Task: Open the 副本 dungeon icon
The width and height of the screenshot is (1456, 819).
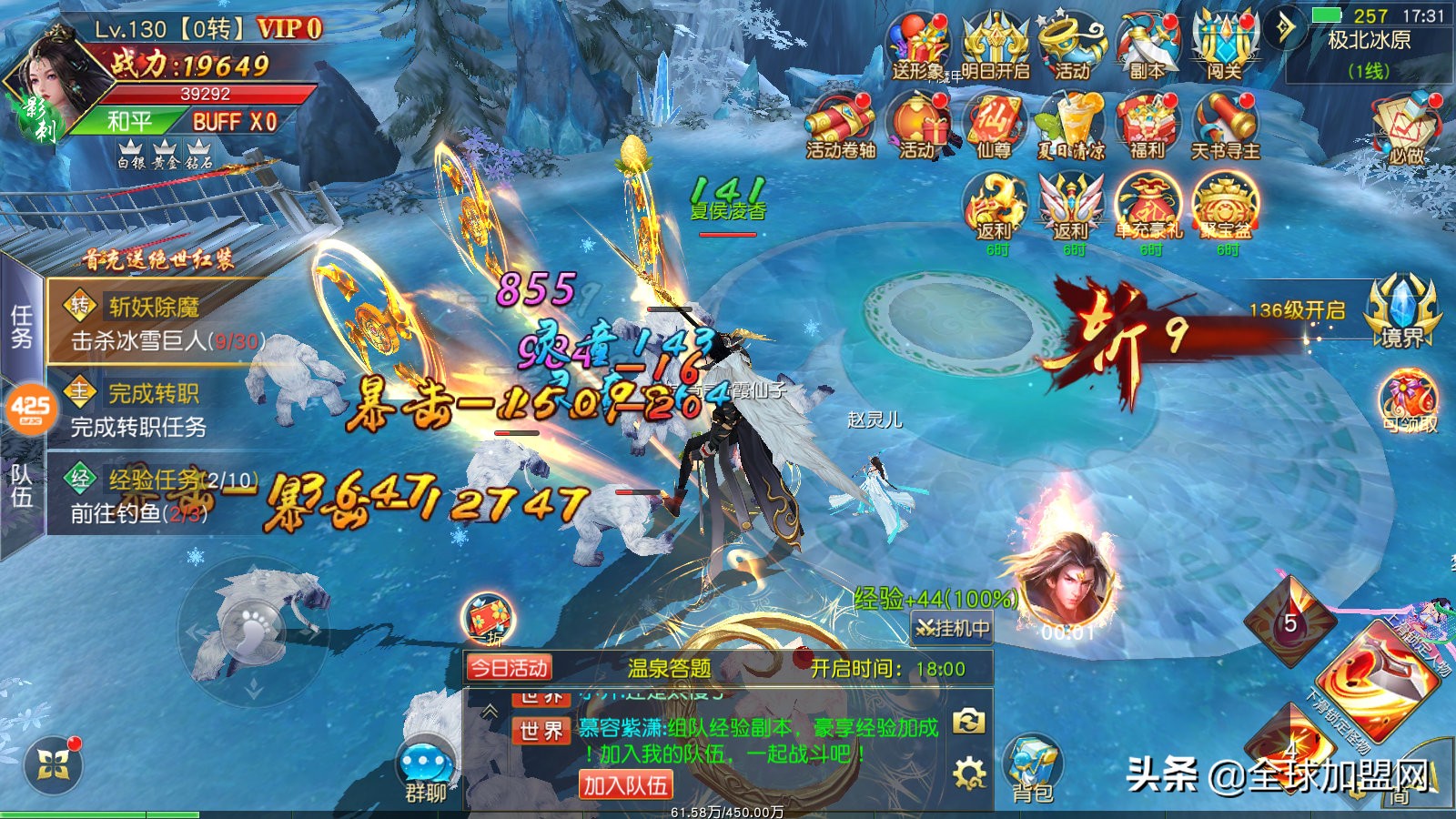Action: pos(1147,47)
